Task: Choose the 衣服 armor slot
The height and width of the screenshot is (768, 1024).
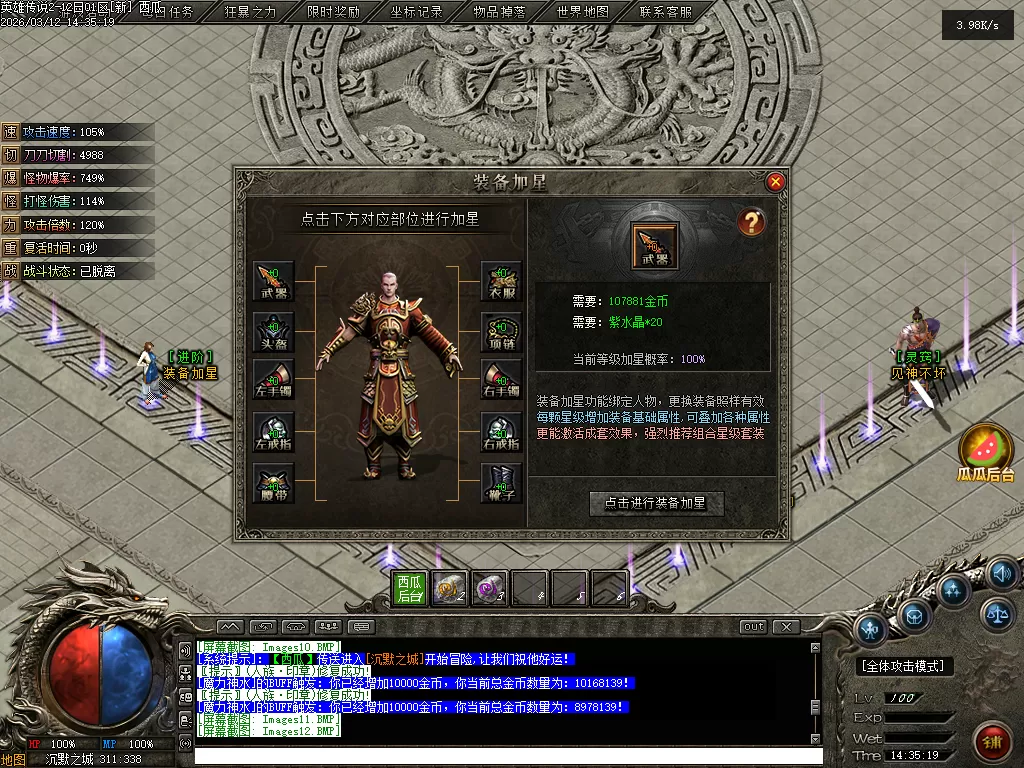Action: [501, 281]
